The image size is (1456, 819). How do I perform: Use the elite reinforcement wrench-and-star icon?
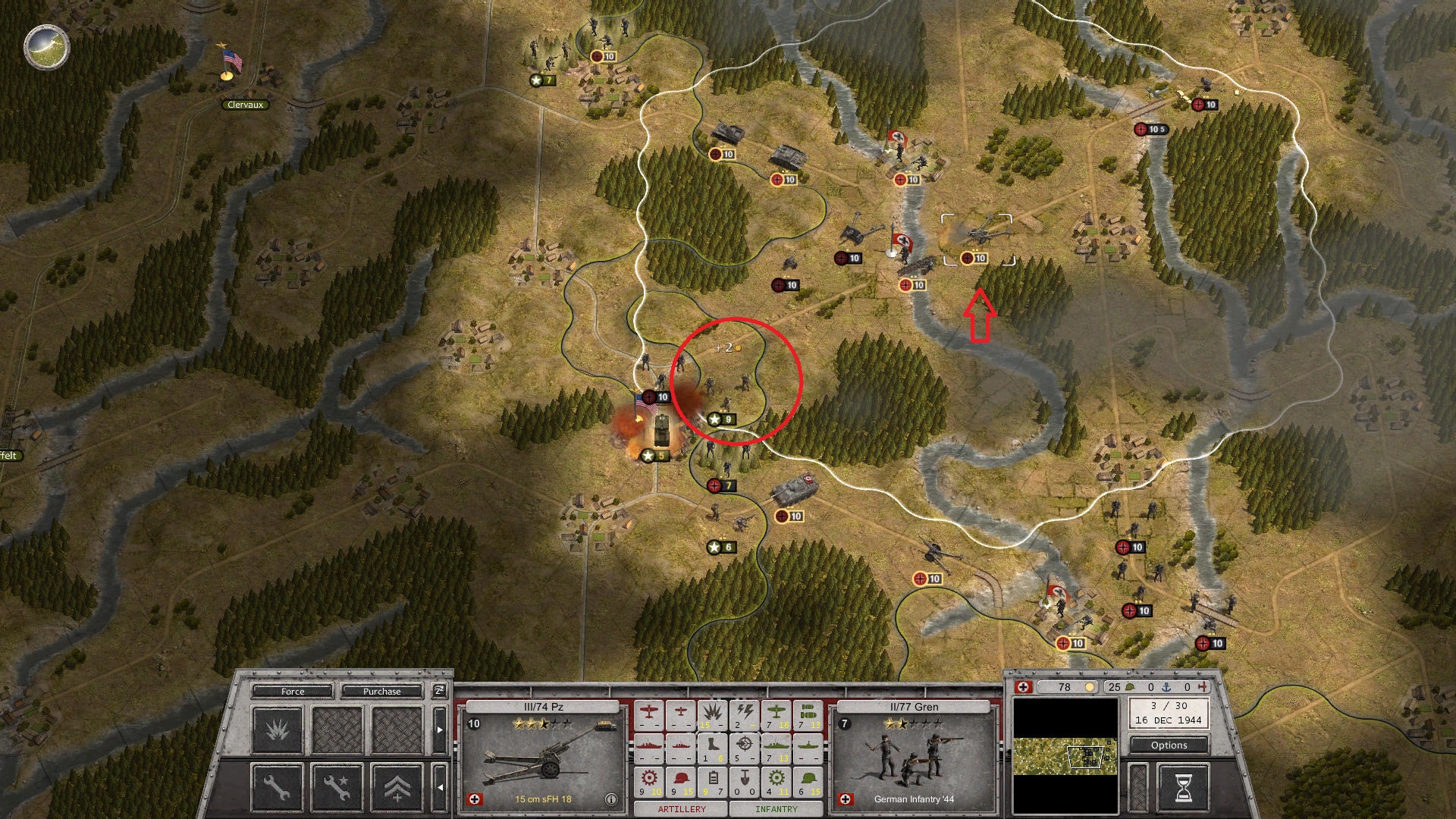[x=337, y=789]
